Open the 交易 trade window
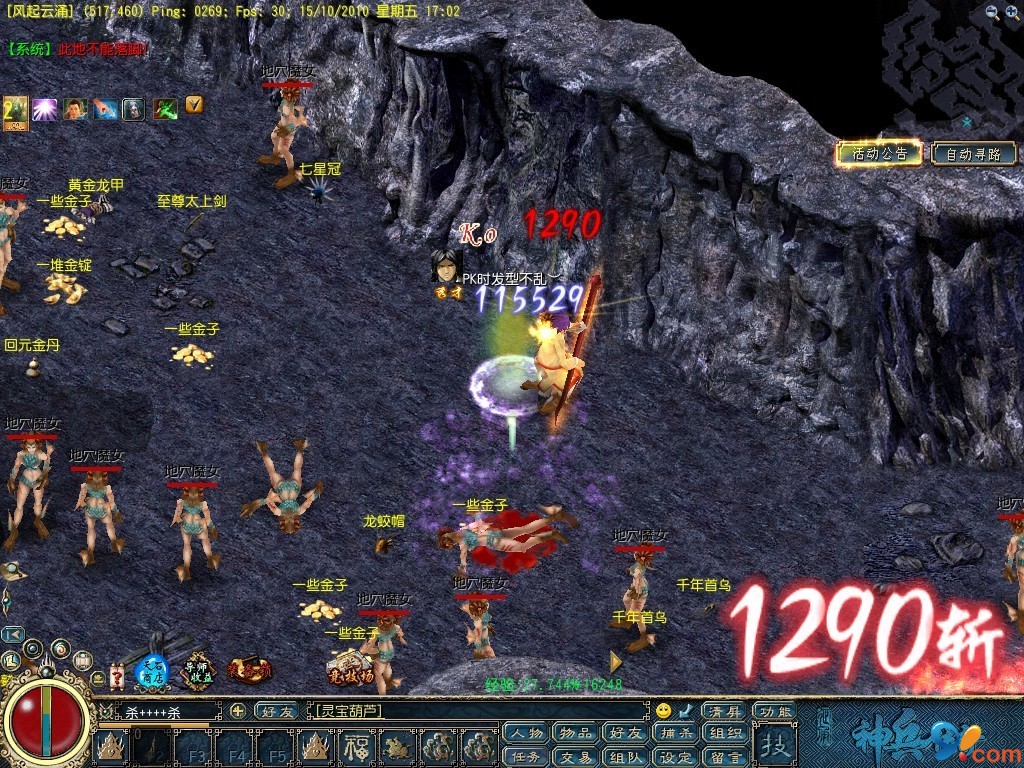This screenshot has height=768, width=1024. coord(575,757)
